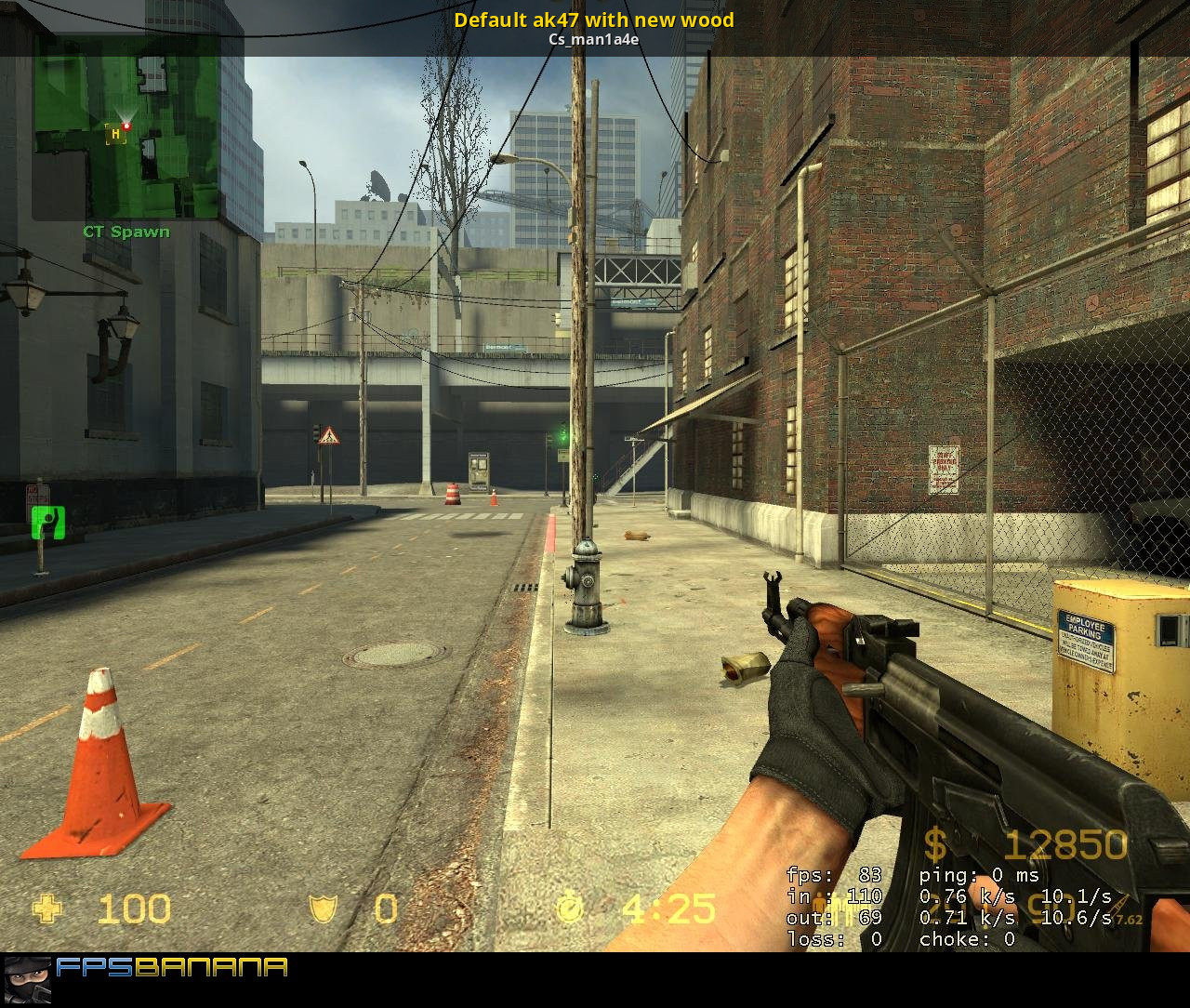The width and height of the screenshot is (1190, 1008).
Task: Click the map name Cs_man1a4e label
Action: tap(595, 39)
